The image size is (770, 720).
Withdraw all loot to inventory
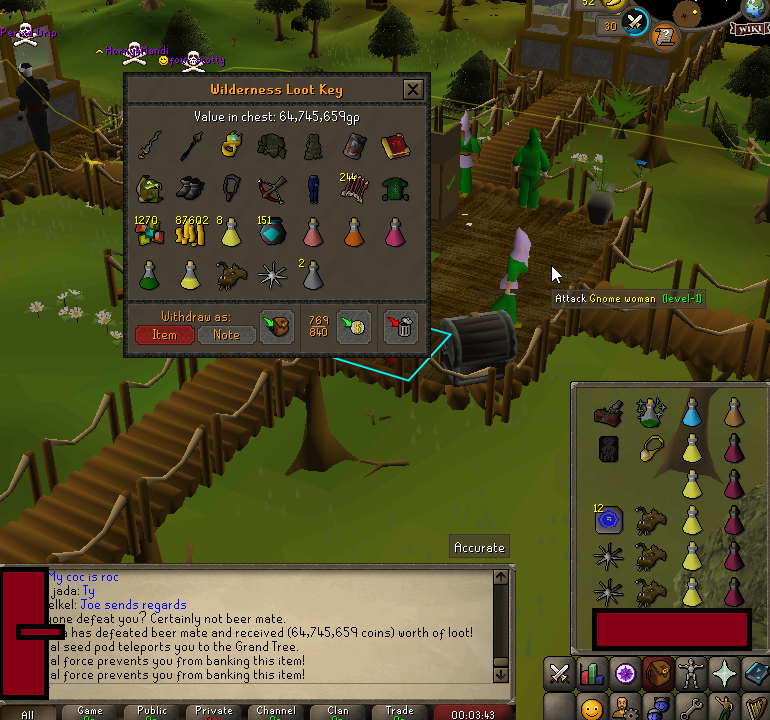pos(276,326)
